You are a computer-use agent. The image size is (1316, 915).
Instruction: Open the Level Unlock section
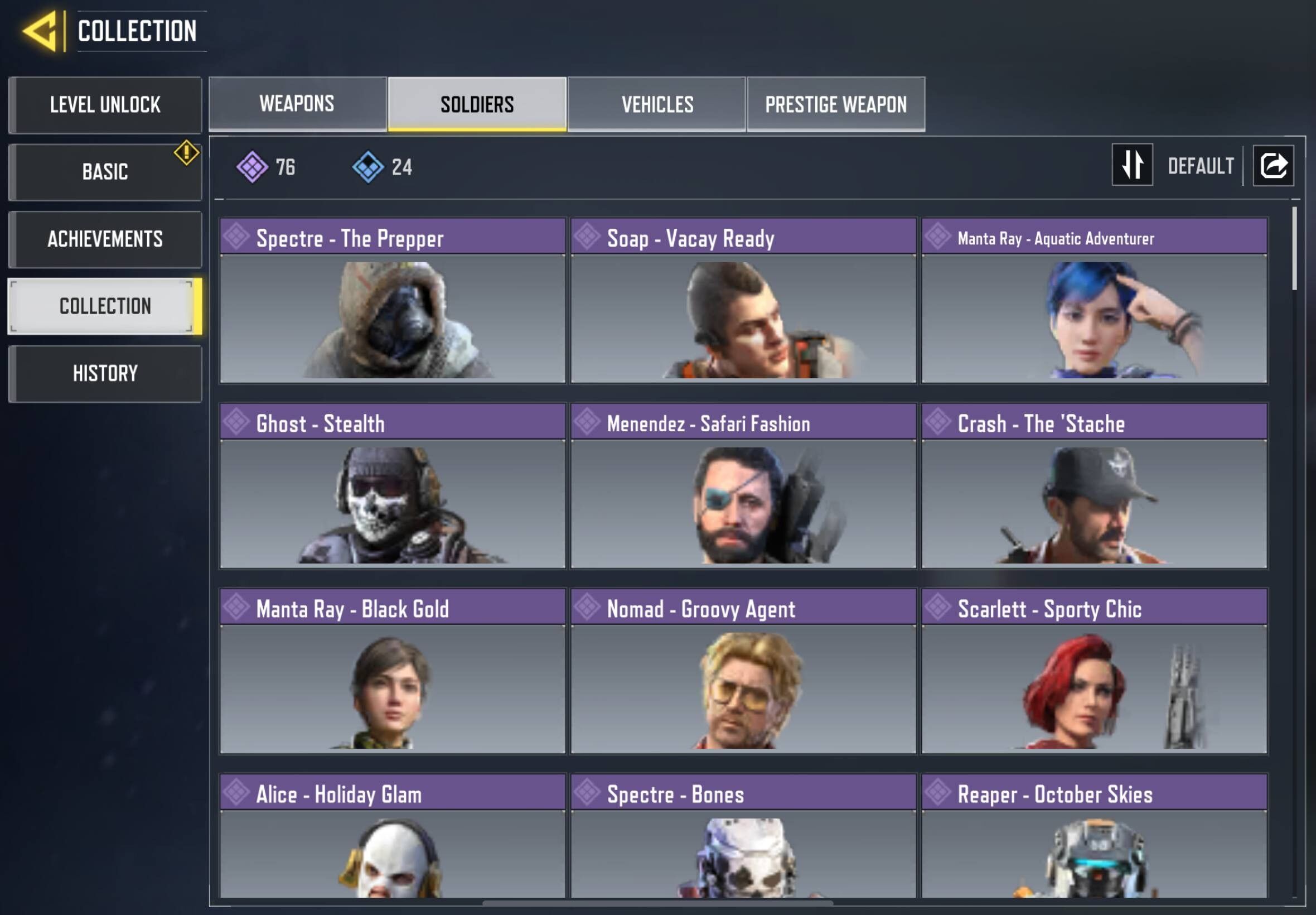click(105, 105)
